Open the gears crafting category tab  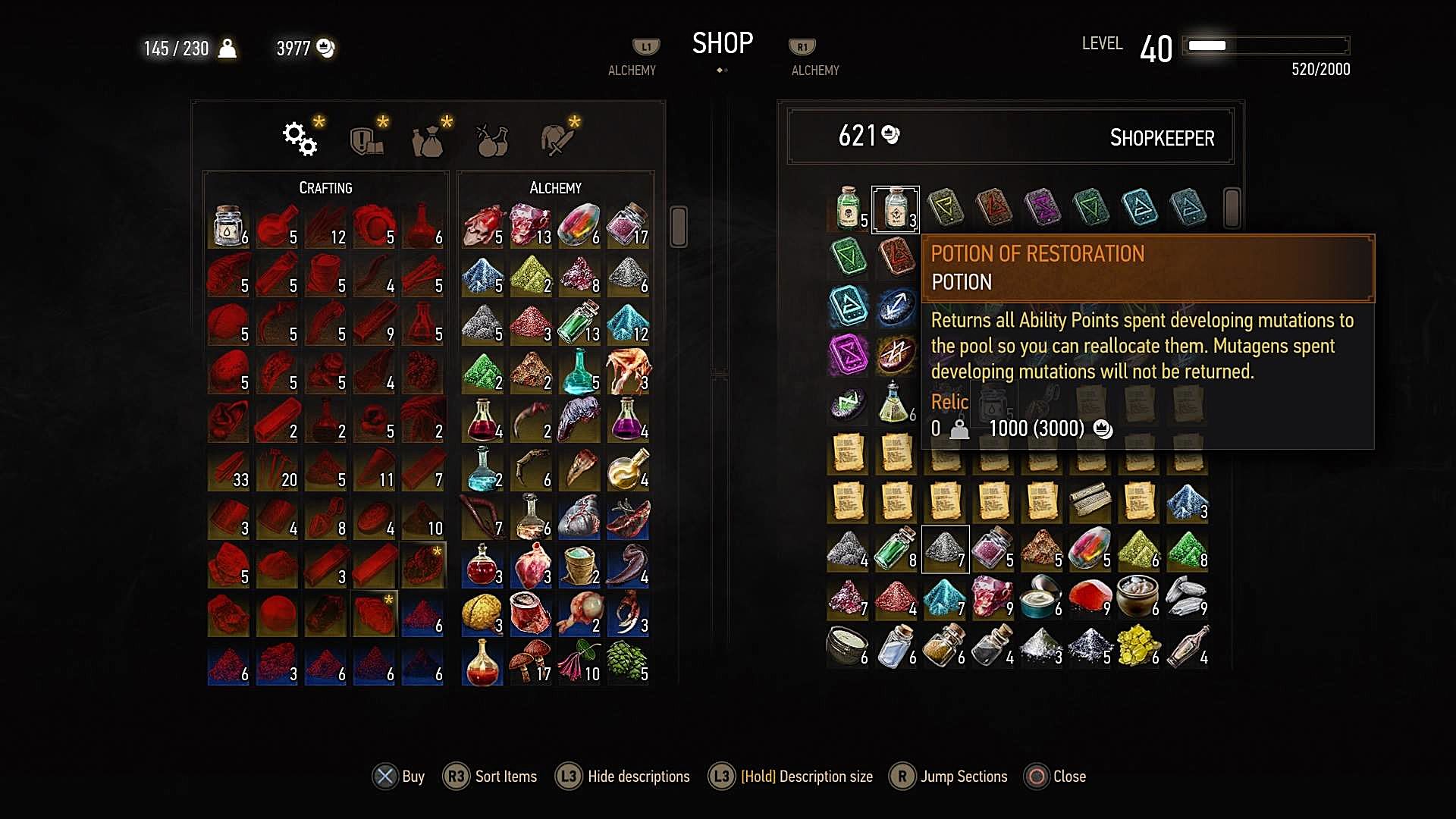pos(300,139)
